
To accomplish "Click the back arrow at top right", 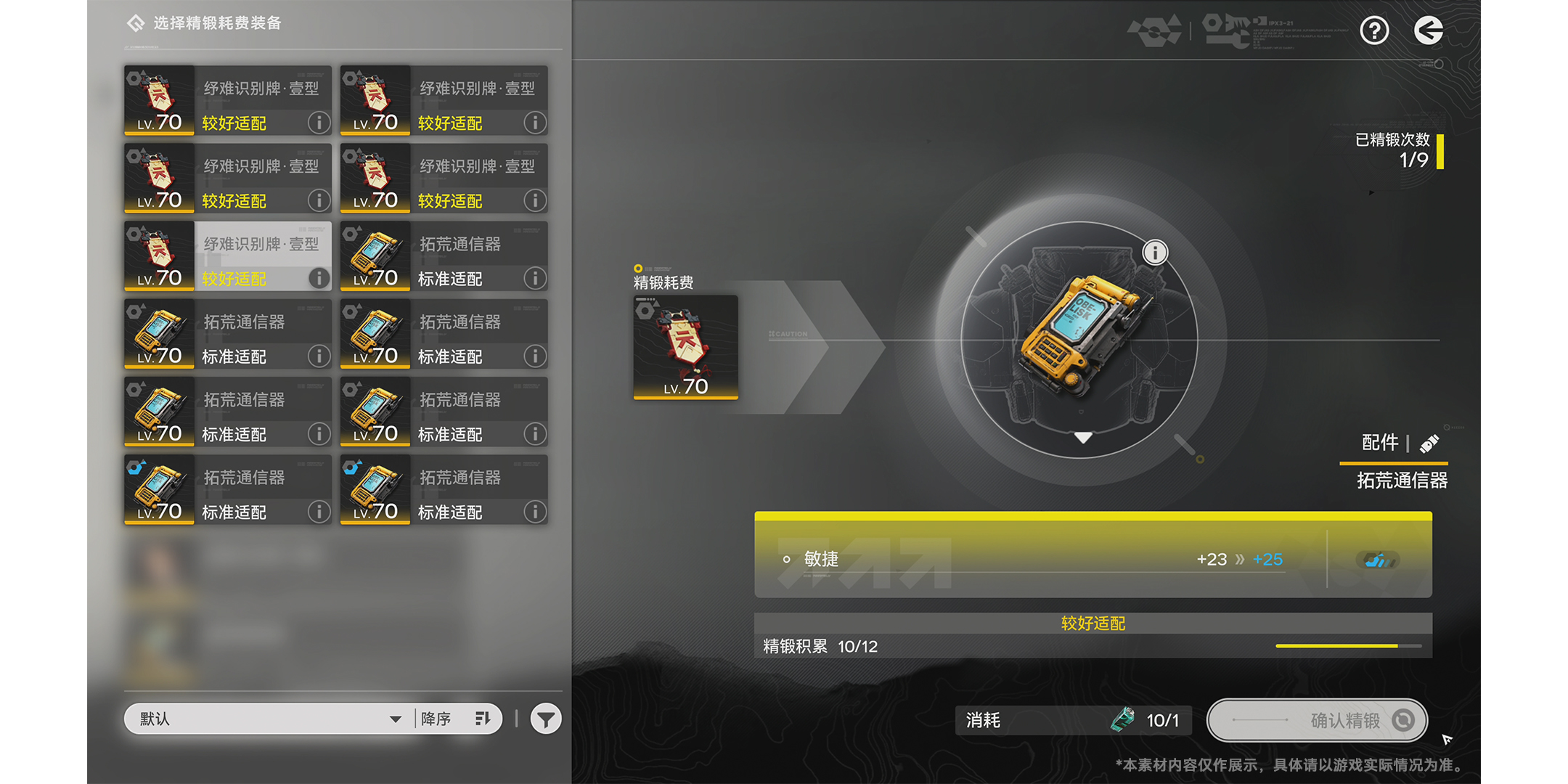I will click(1429, 30).
